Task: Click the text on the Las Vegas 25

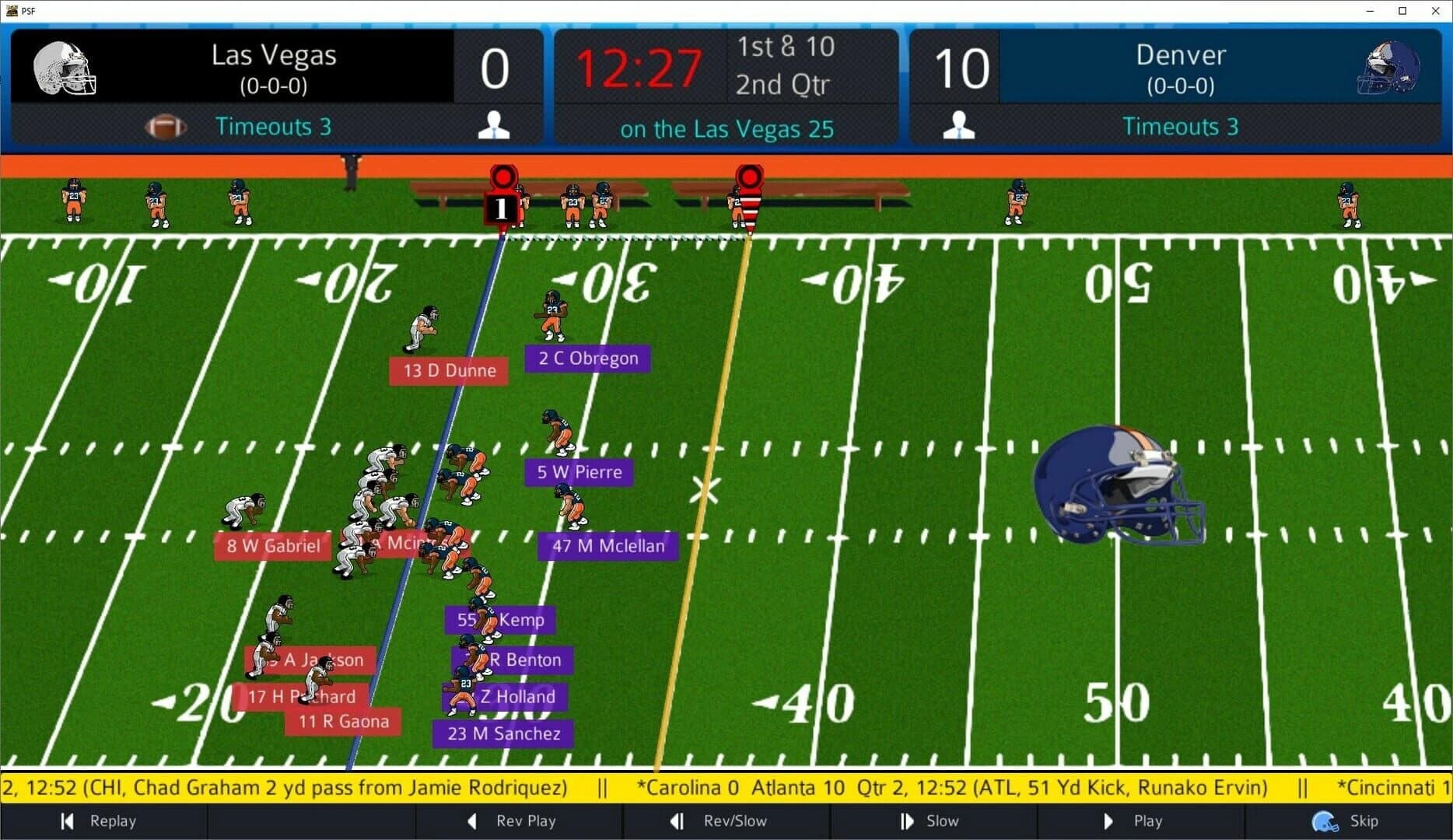Action: click(726, 128)
